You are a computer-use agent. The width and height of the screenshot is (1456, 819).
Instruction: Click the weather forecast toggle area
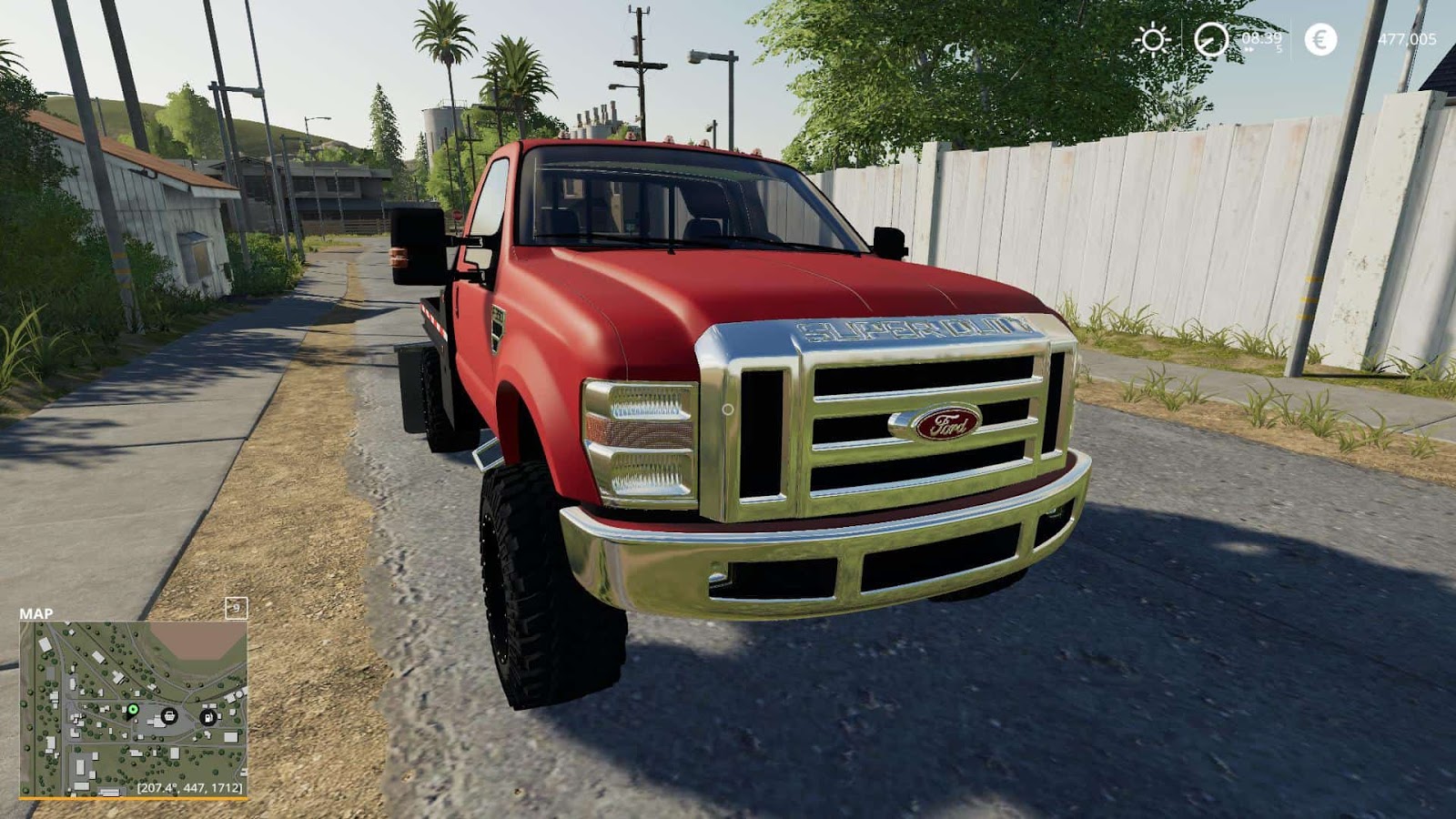[x=1153, y=38]
